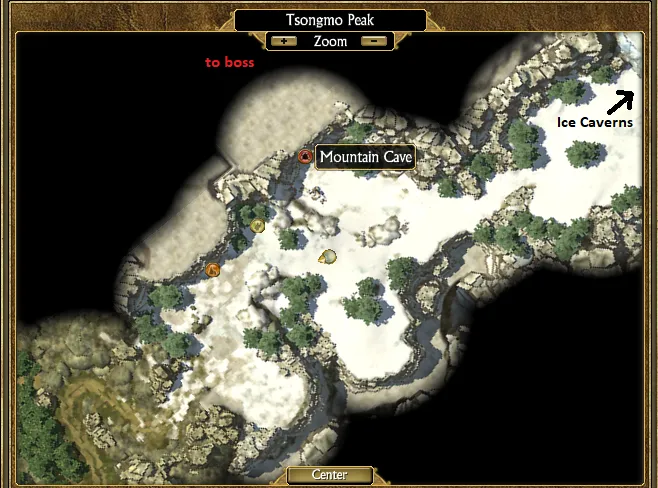
Task: Select the red Mountain Cave entrance marker
Action: click(x=306, y=156)
